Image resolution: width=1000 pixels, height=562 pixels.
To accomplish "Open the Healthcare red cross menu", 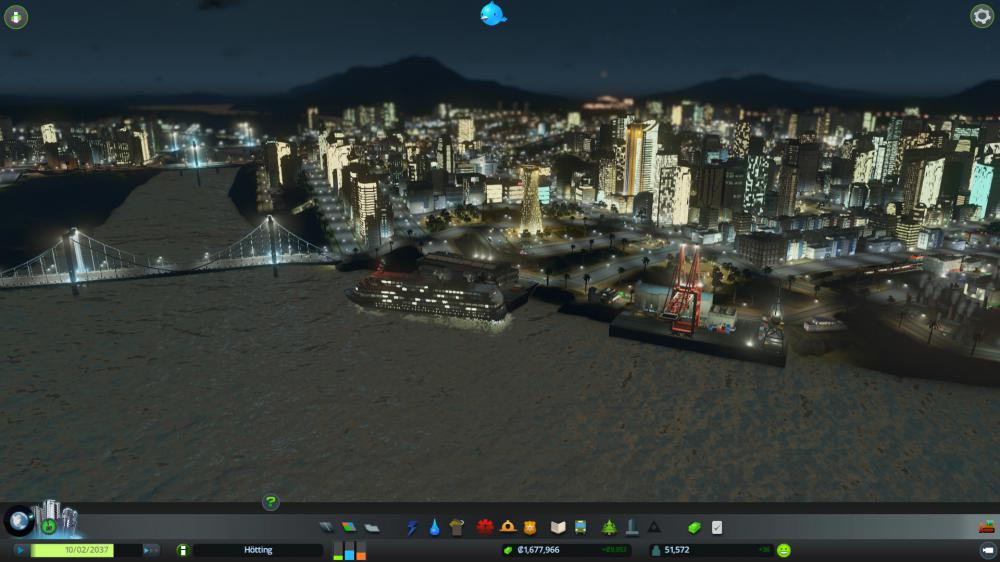I will click(486, 527).
